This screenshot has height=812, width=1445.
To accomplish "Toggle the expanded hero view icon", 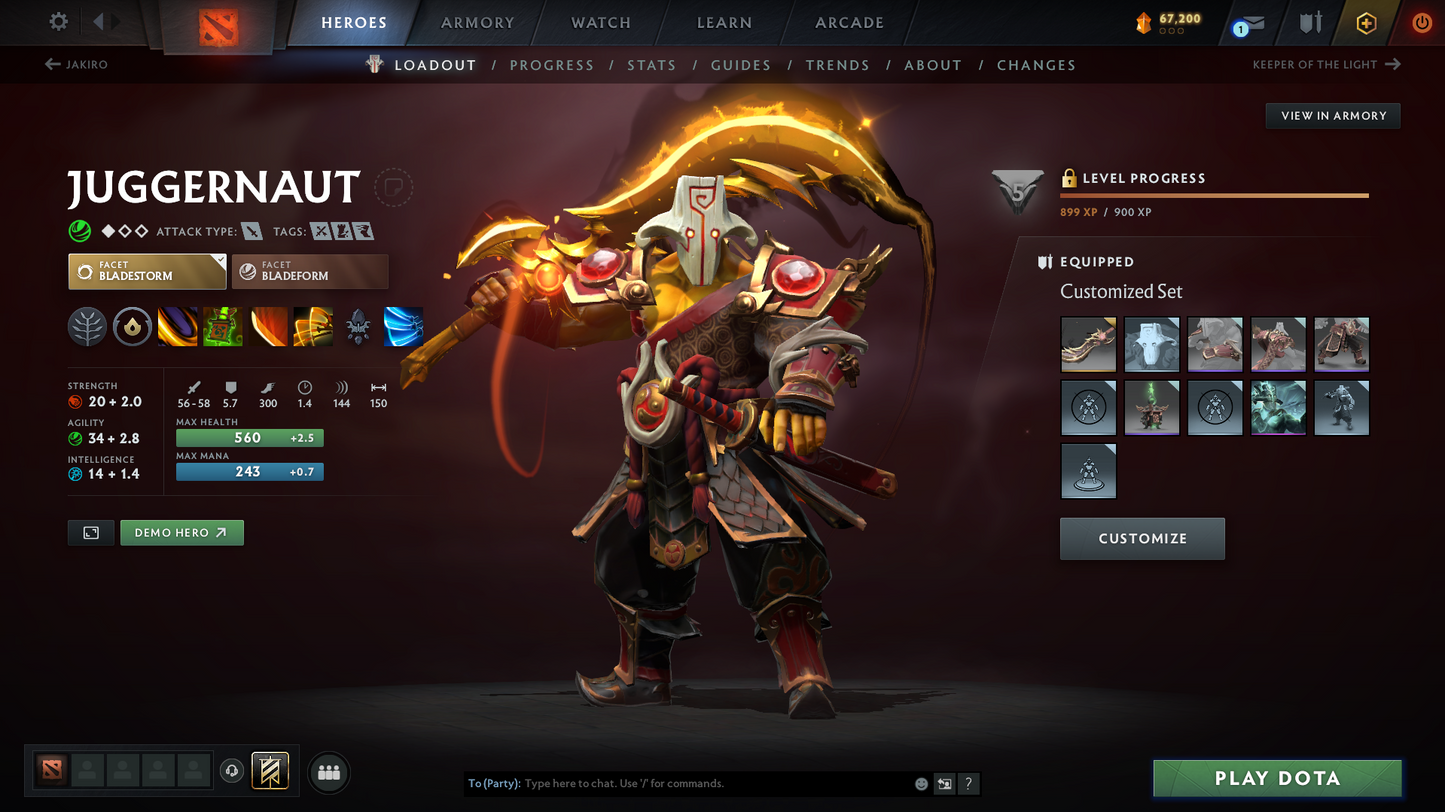I will point(90,532).
